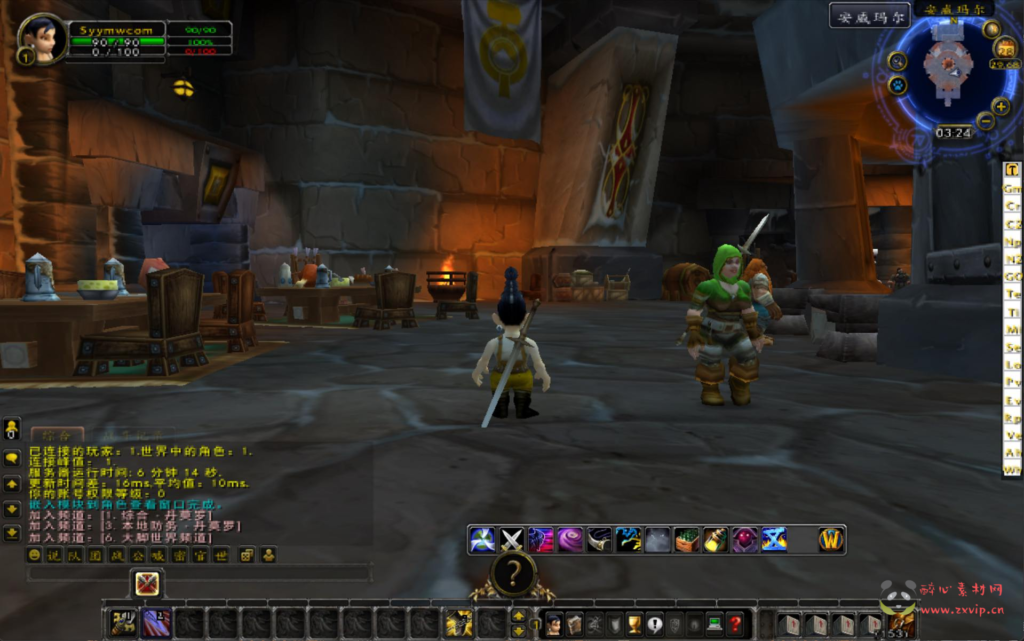Image resolution: width=1024 pixels, height=641 pixels.
Task: Click the smiley face emote chat button
Action: tap(34, 555)
